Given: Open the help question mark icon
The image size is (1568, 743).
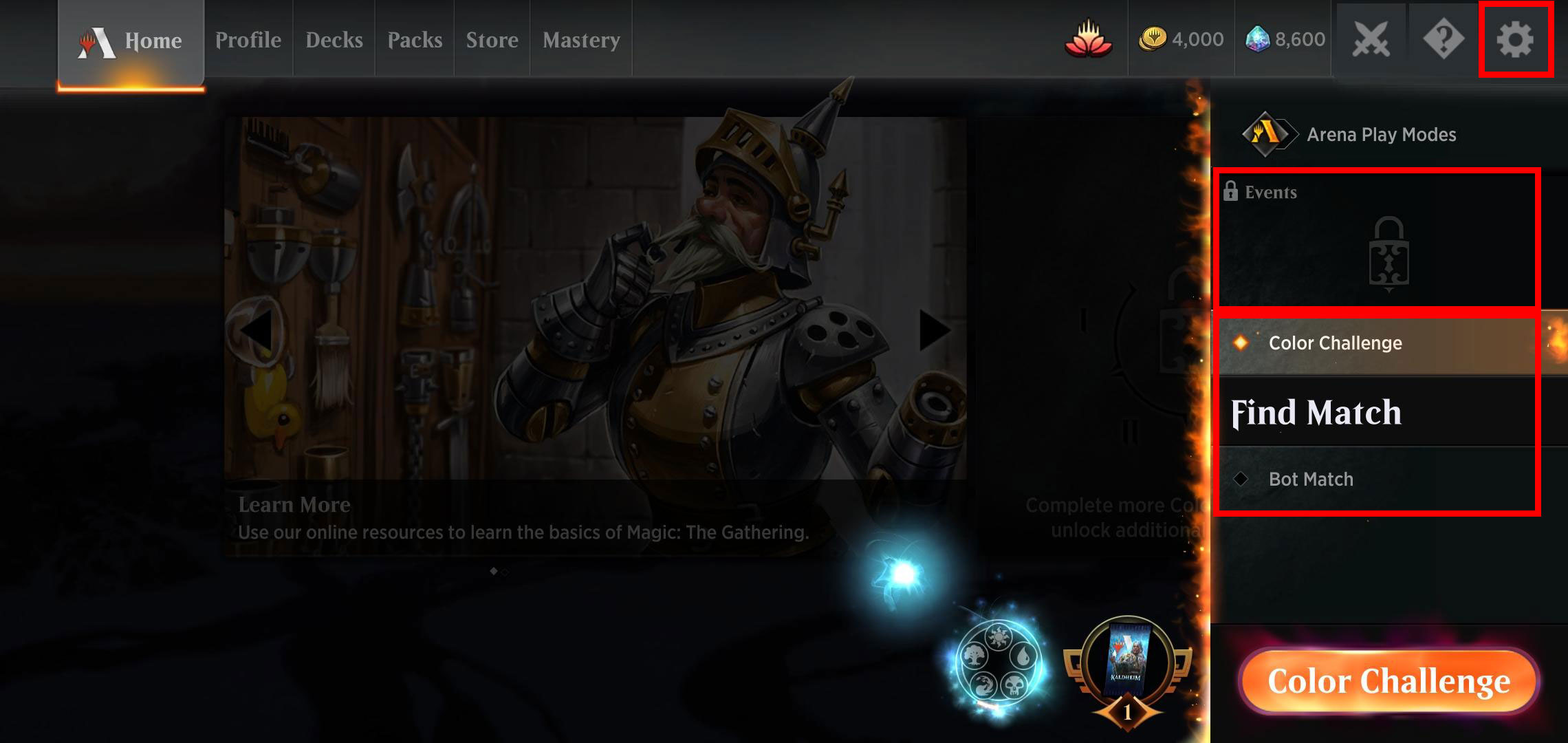Looking at the screenshot, I should click(x=1443, y=39).
